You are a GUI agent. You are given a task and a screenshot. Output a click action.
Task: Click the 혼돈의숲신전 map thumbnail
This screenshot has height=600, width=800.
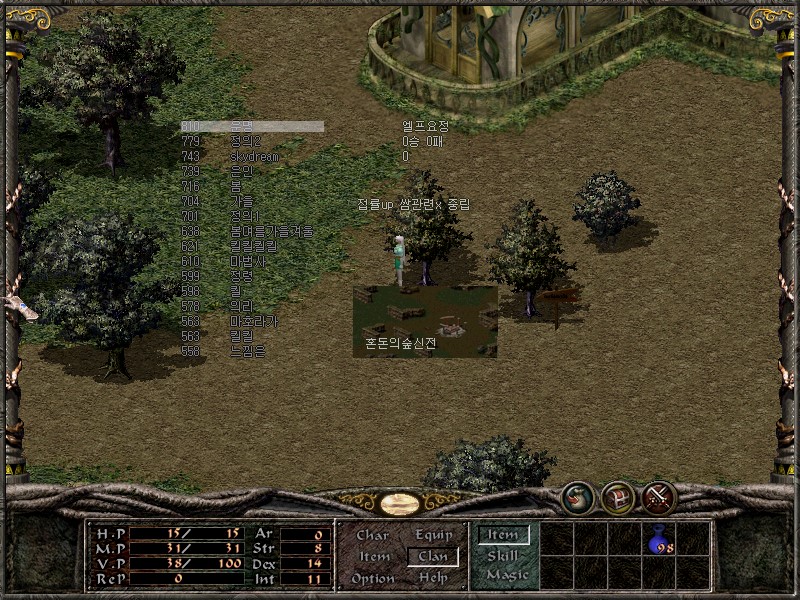[x=425, y=322]
